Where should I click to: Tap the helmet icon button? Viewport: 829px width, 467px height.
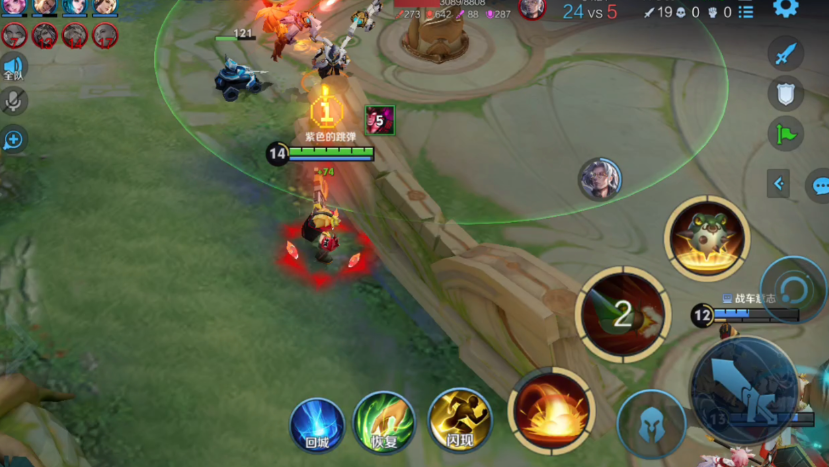[651, 424]
